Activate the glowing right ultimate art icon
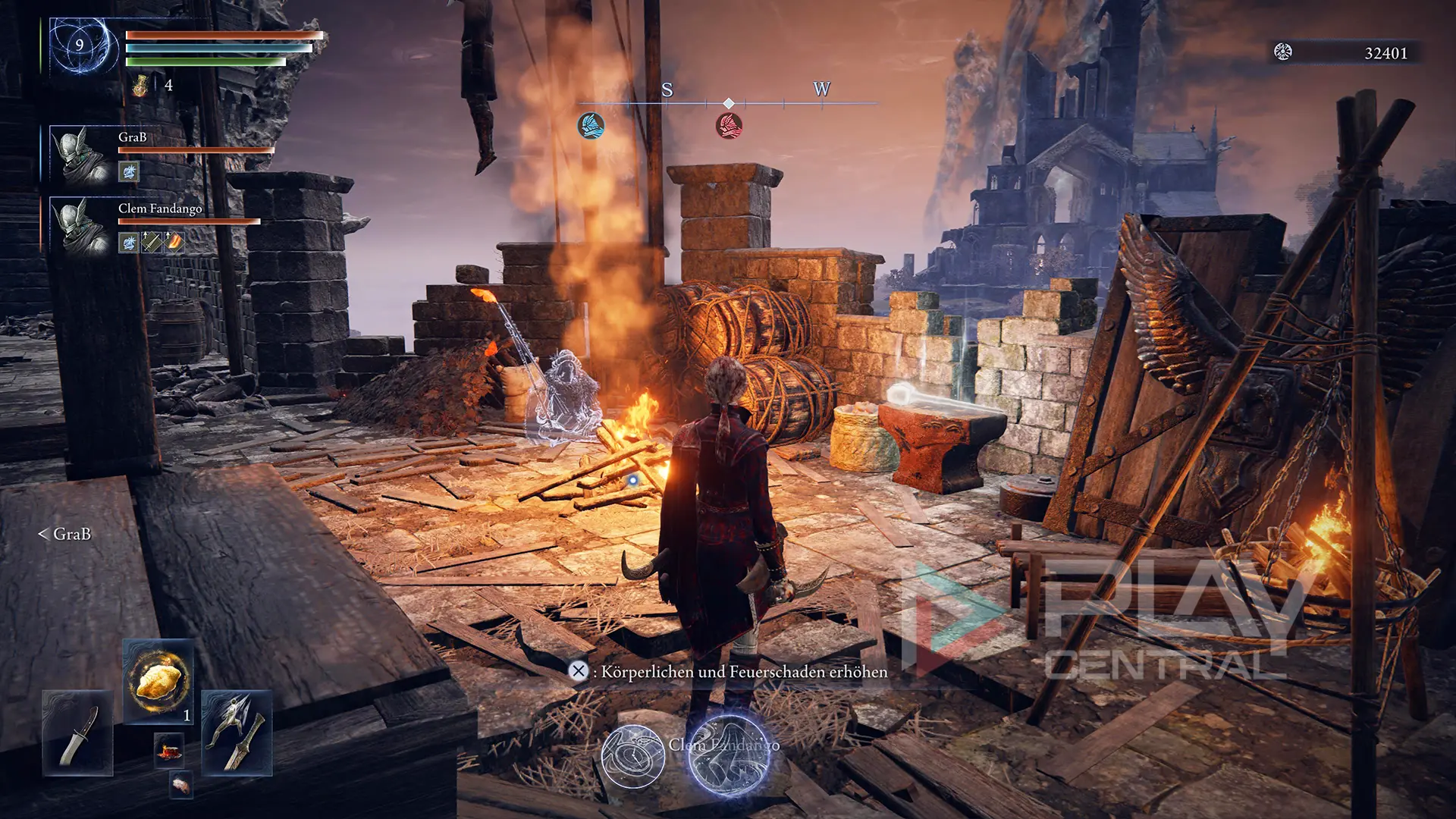The height and width of the screenshot is (819, 1456). 729,756
